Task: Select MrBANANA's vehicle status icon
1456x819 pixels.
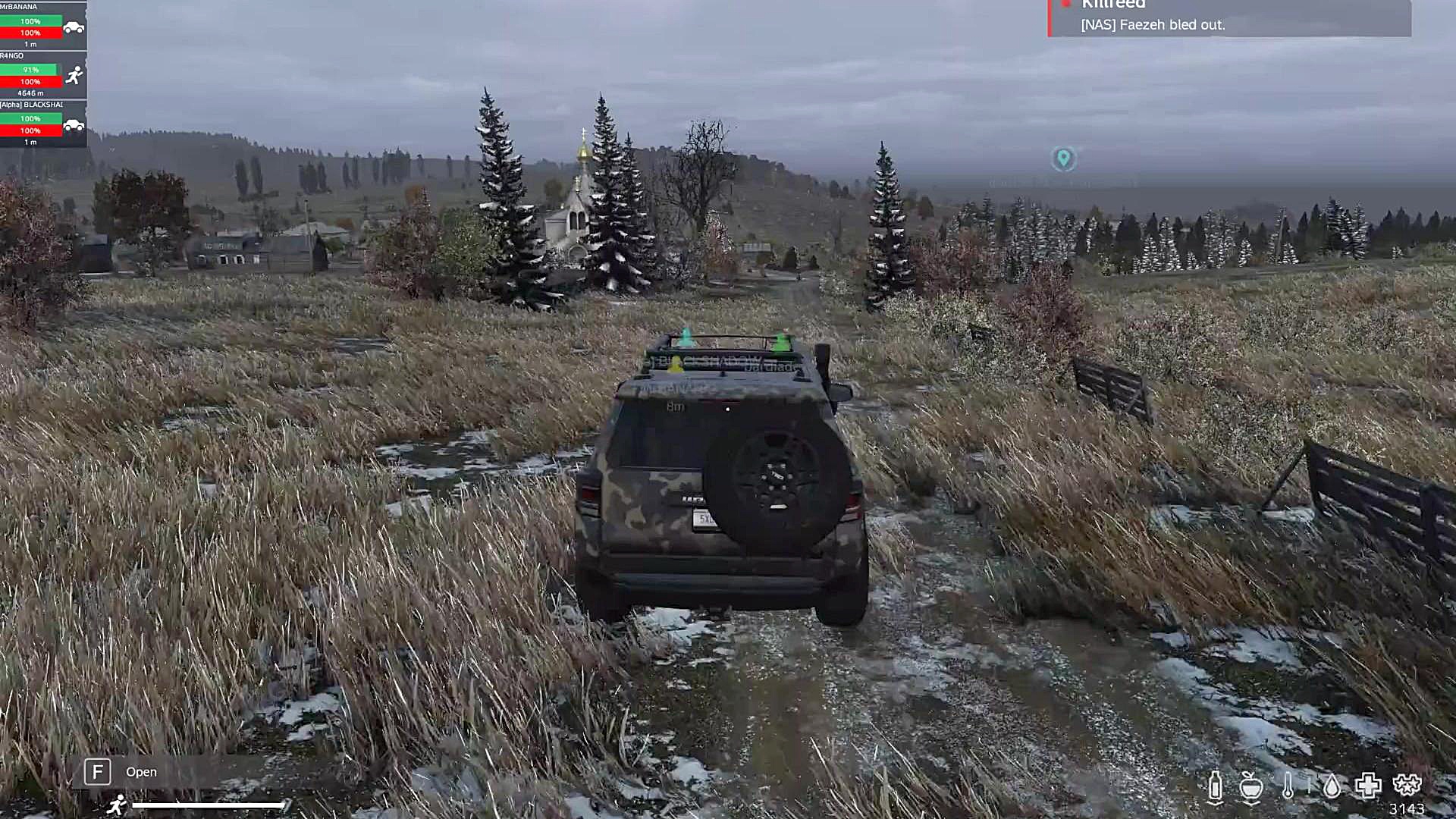Action: click(x=72, y=24)
